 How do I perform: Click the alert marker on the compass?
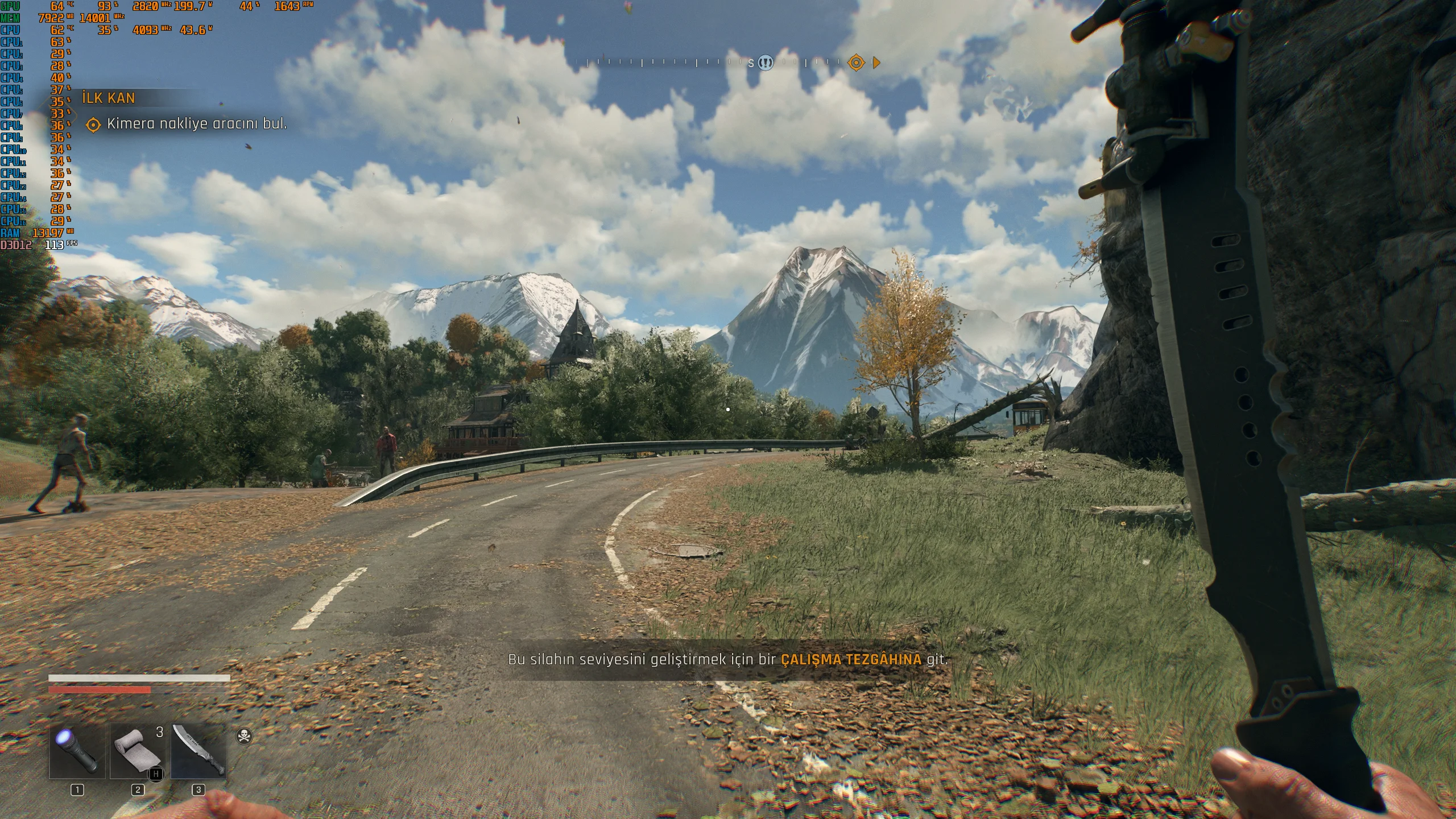tap(766, 63)
